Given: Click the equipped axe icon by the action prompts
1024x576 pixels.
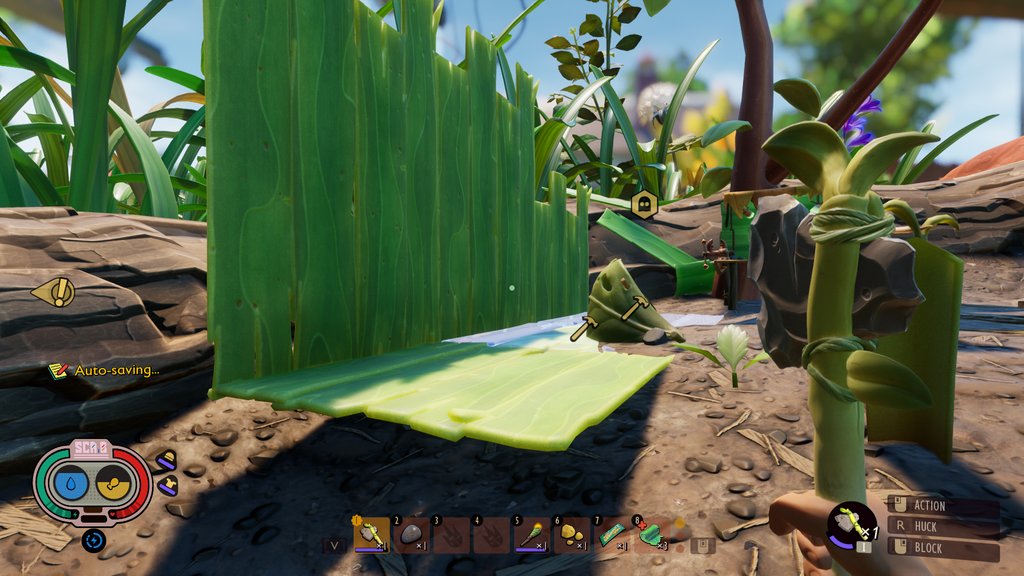Looking at the screenshot, I should 851,522.
